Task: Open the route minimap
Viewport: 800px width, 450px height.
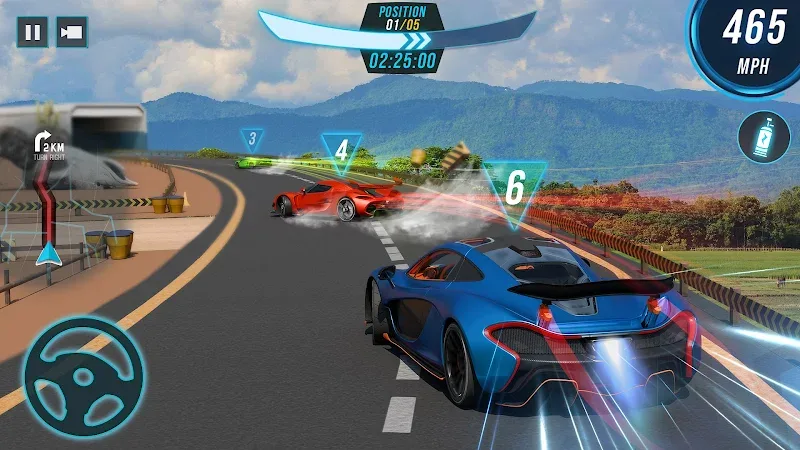Action: pyautogui.click(x=45, y=200)
